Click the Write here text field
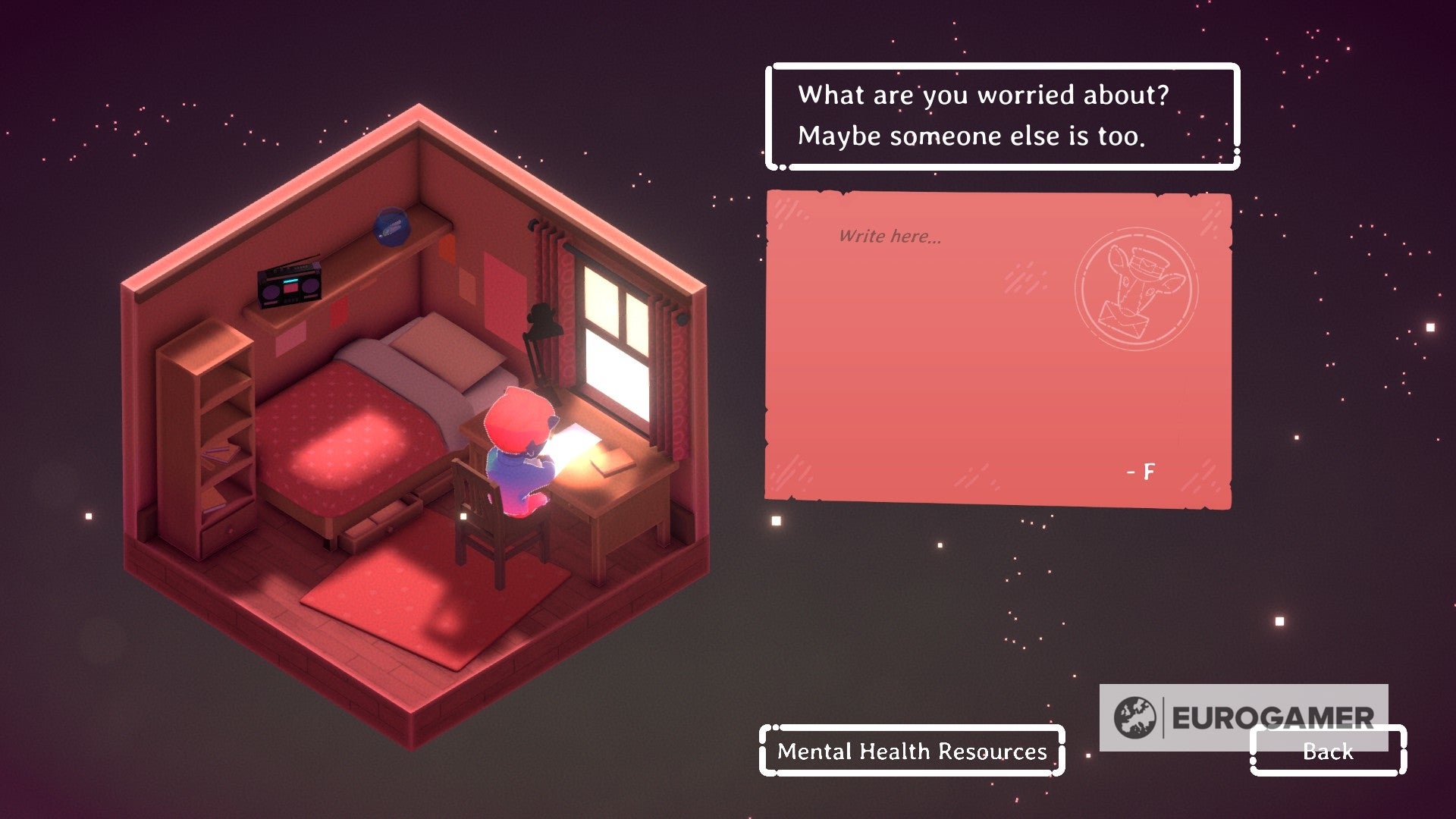The image size is (1456, 819). tap(891, 236)
